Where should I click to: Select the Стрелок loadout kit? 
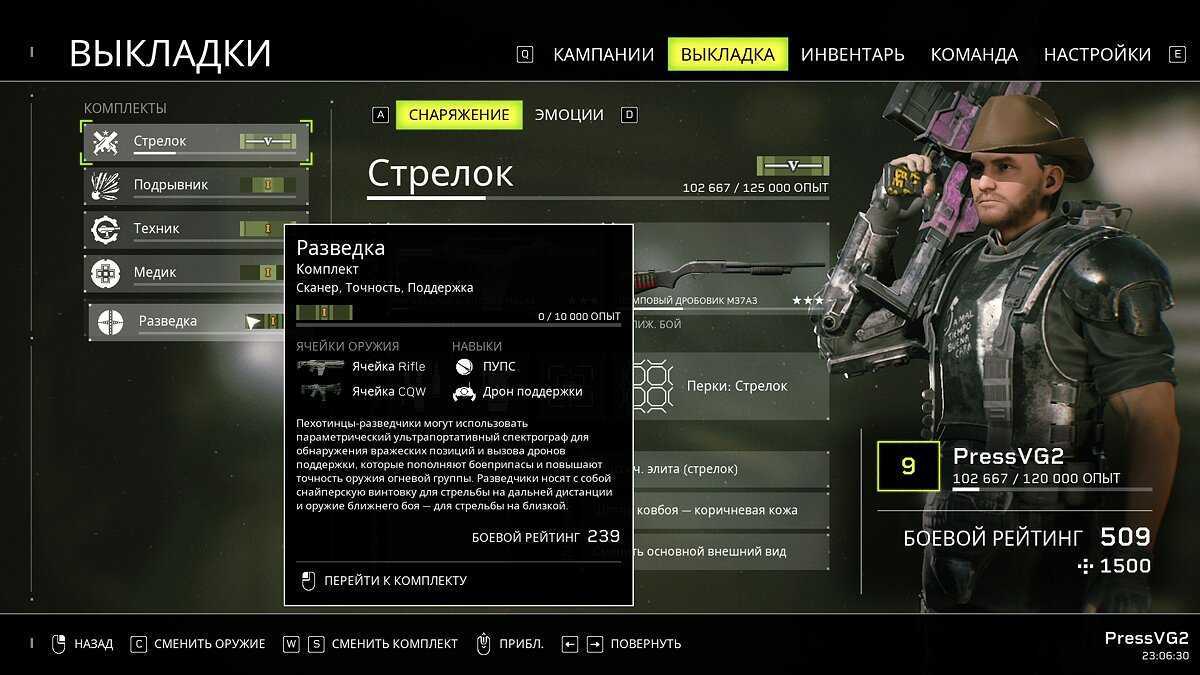(196, 142)
